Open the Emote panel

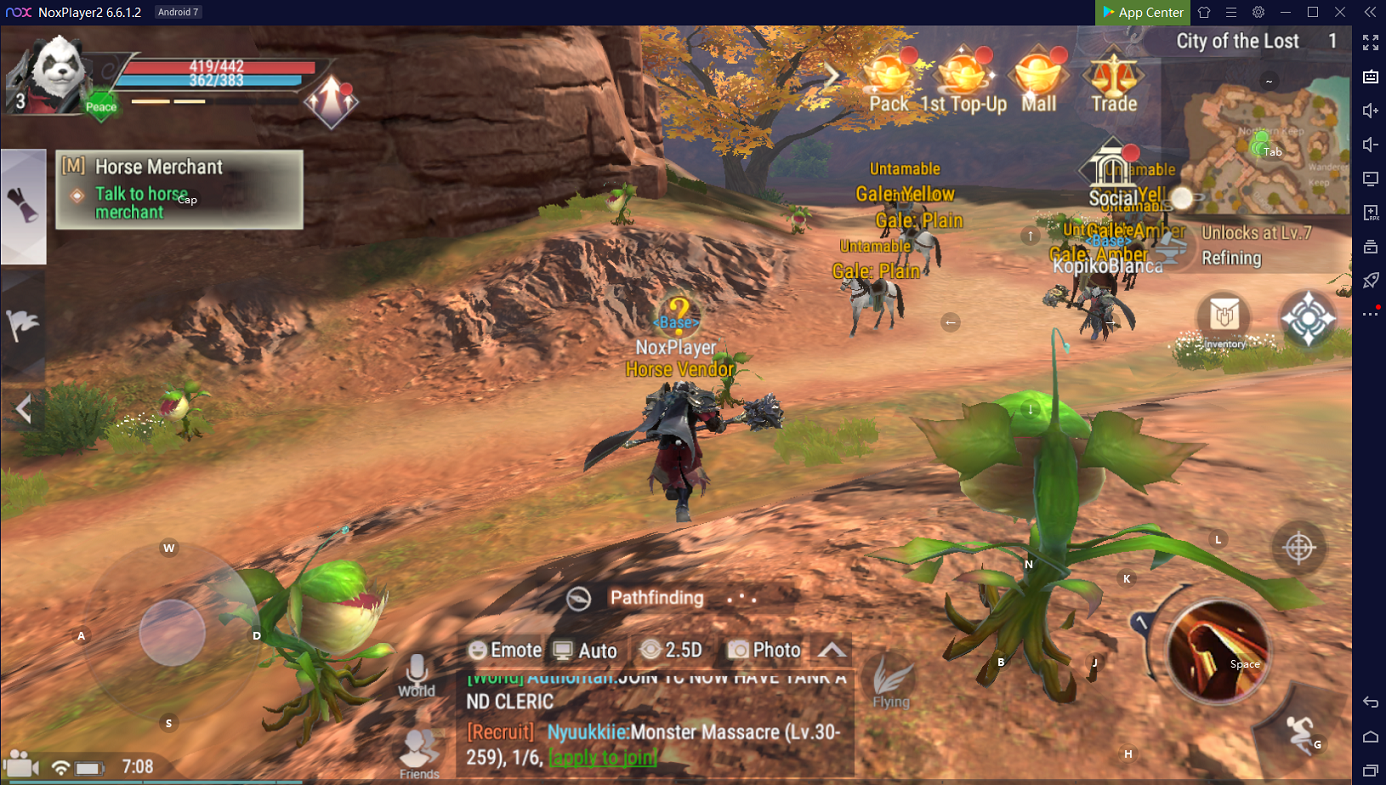tap(505, 650)
